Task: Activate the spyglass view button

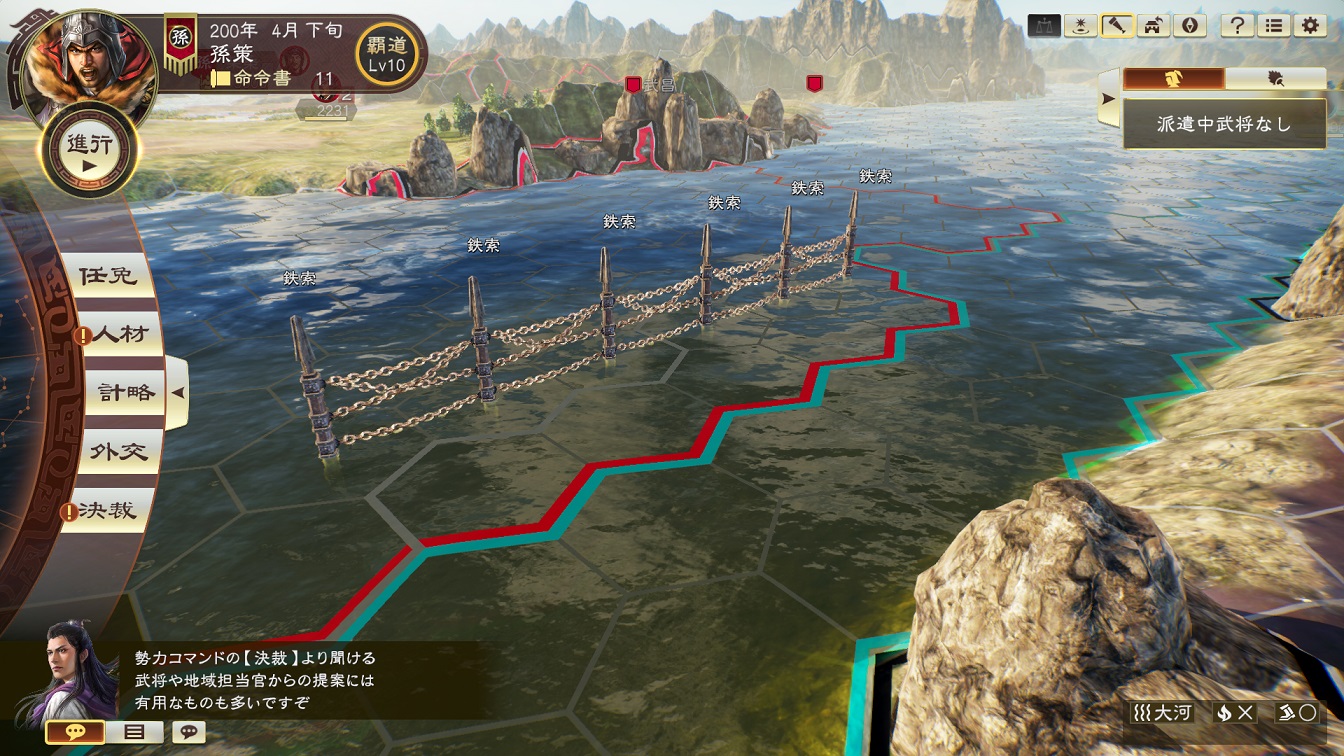Action: (x=1116, y=26)
